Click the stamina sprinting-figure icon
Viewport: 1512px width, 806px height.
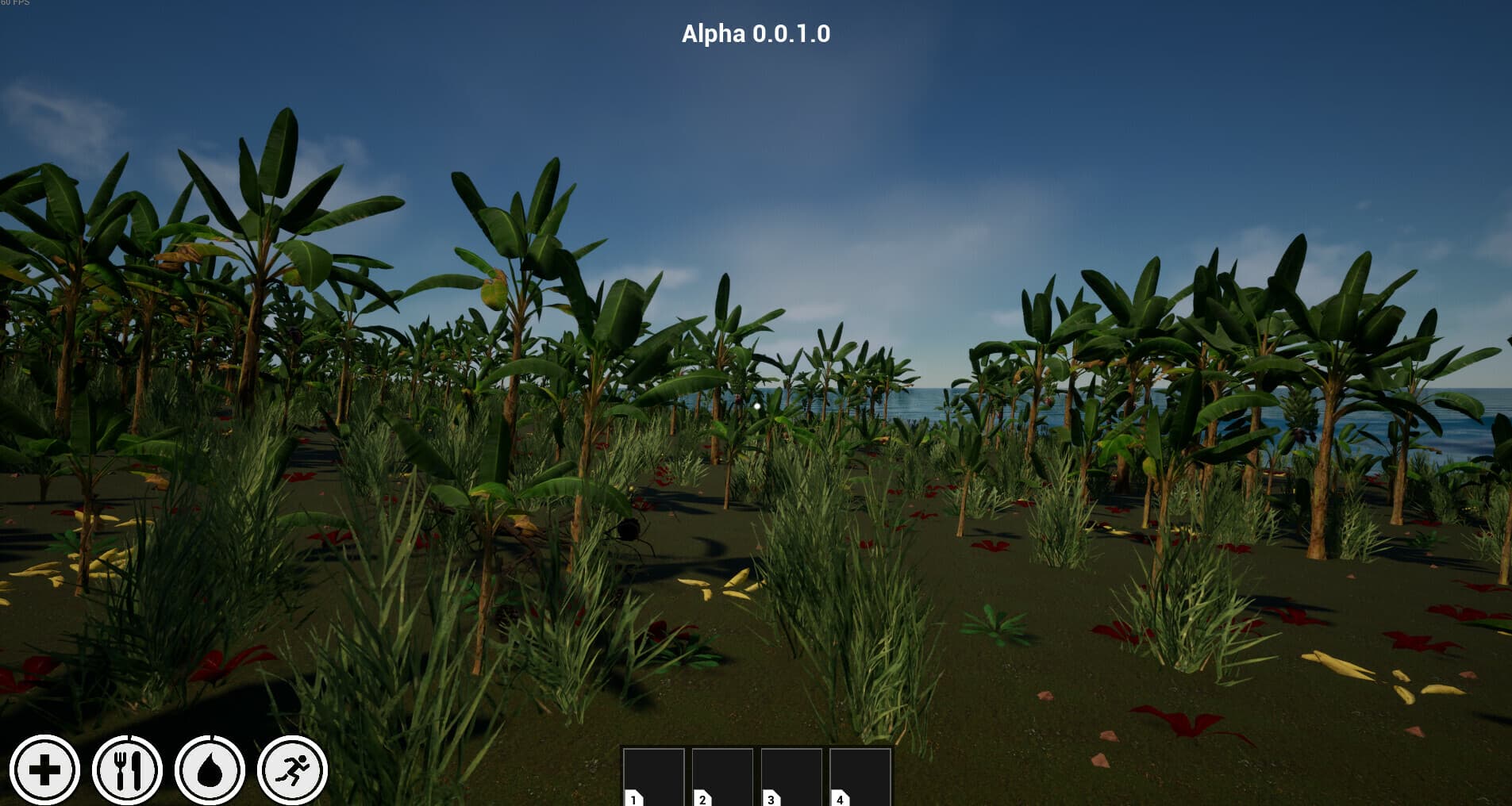click(292, 768)
